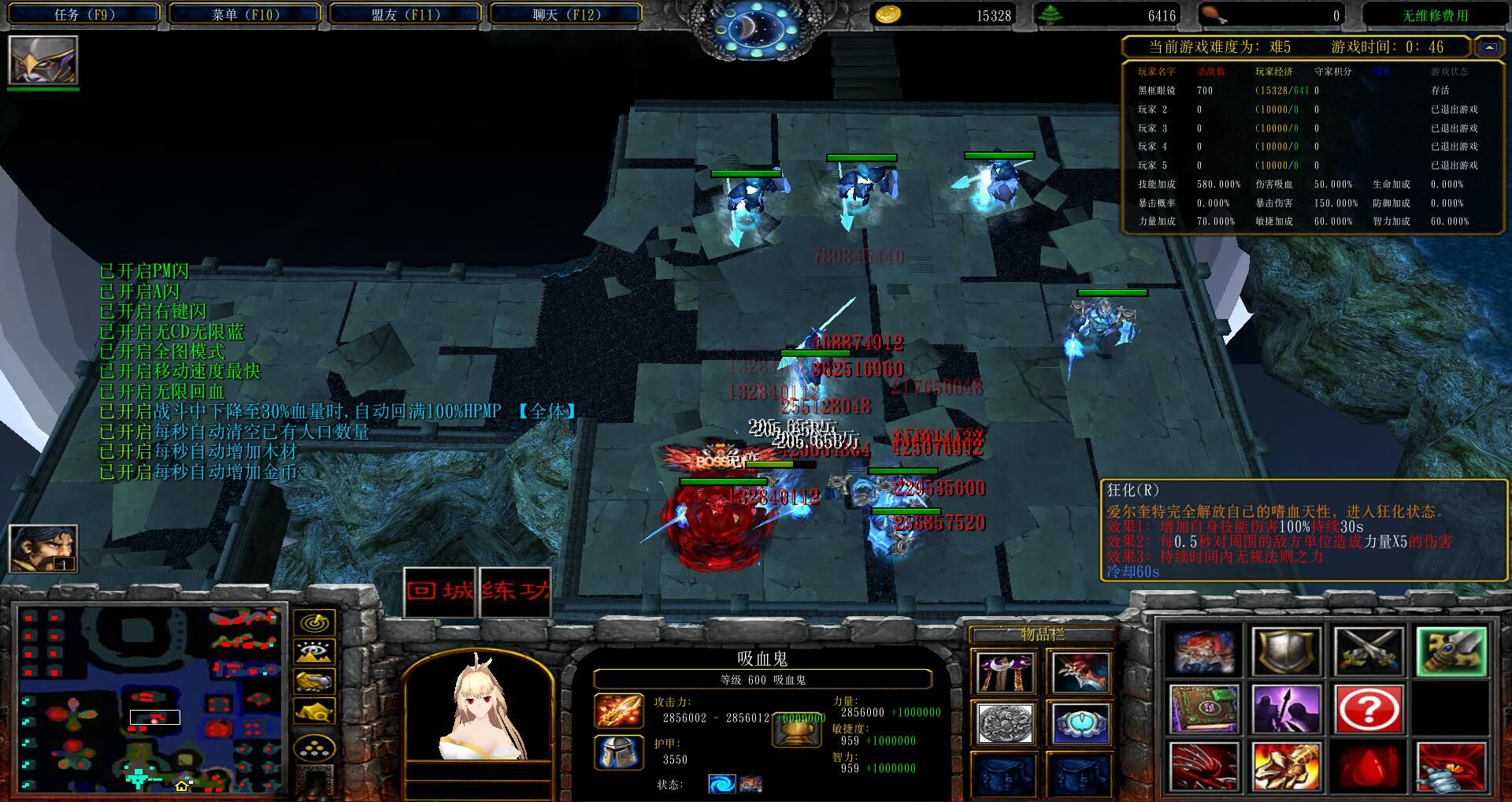Click the 回城 return-to-town button
This screenshot has width=1512, height=802.
click(x=441, y=592)
